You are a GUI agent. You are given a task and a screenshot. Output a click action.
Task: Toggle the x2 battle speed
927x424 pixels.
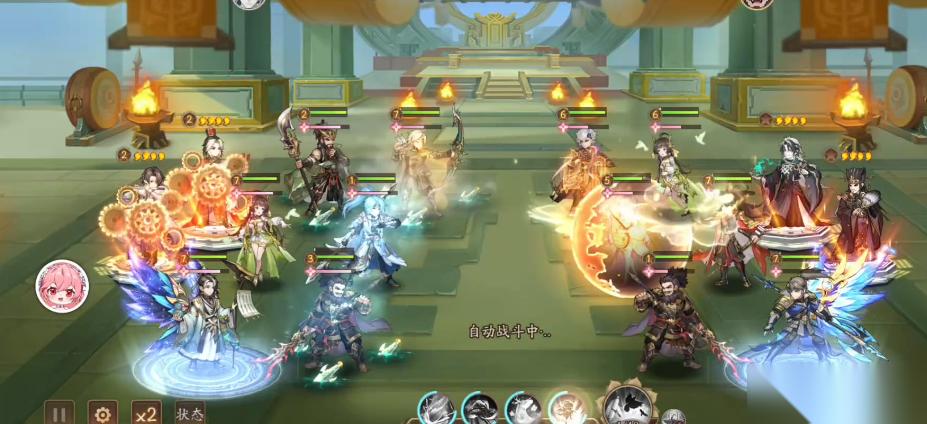(x=146, y=413)
